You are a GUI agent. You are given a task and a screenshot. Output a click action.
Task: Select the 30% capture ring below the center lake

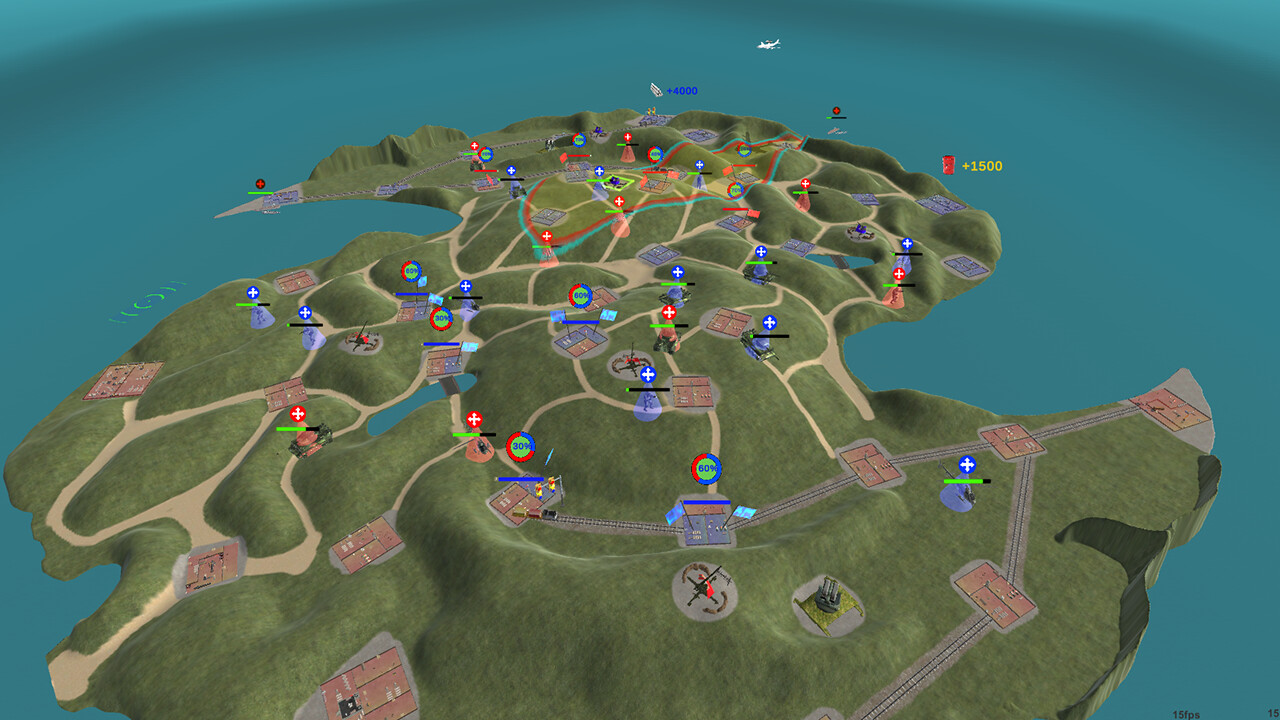[x=522, y=445]
